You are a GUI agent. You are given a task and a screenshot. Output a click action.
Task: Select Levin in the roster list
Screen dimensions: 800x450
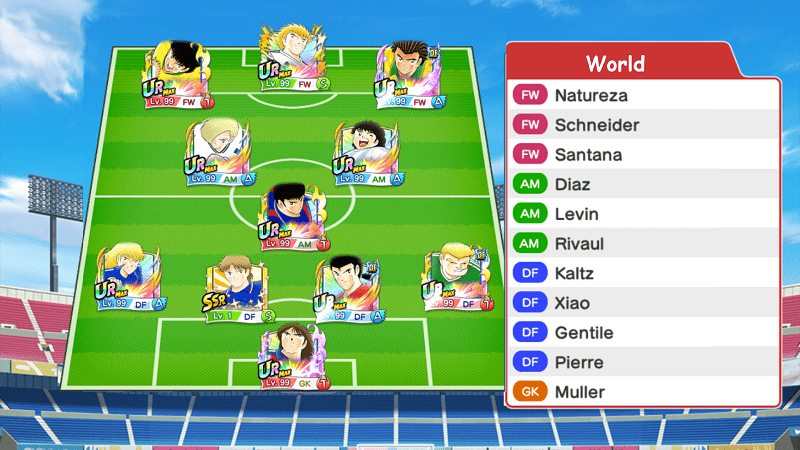click(x=643, y=214)
